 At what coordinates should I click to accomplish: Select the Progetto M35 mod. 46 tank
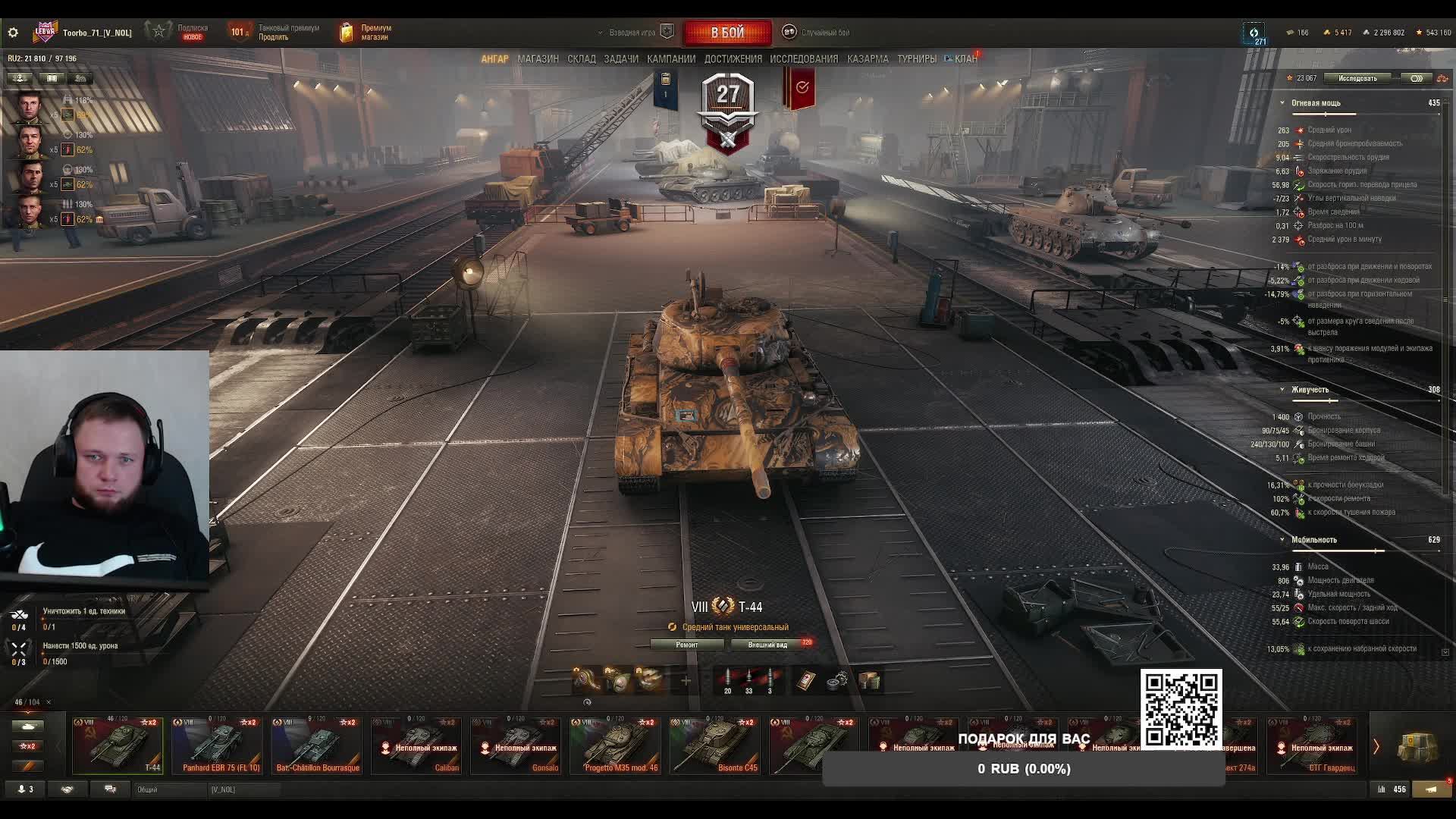tap(616, 745)
